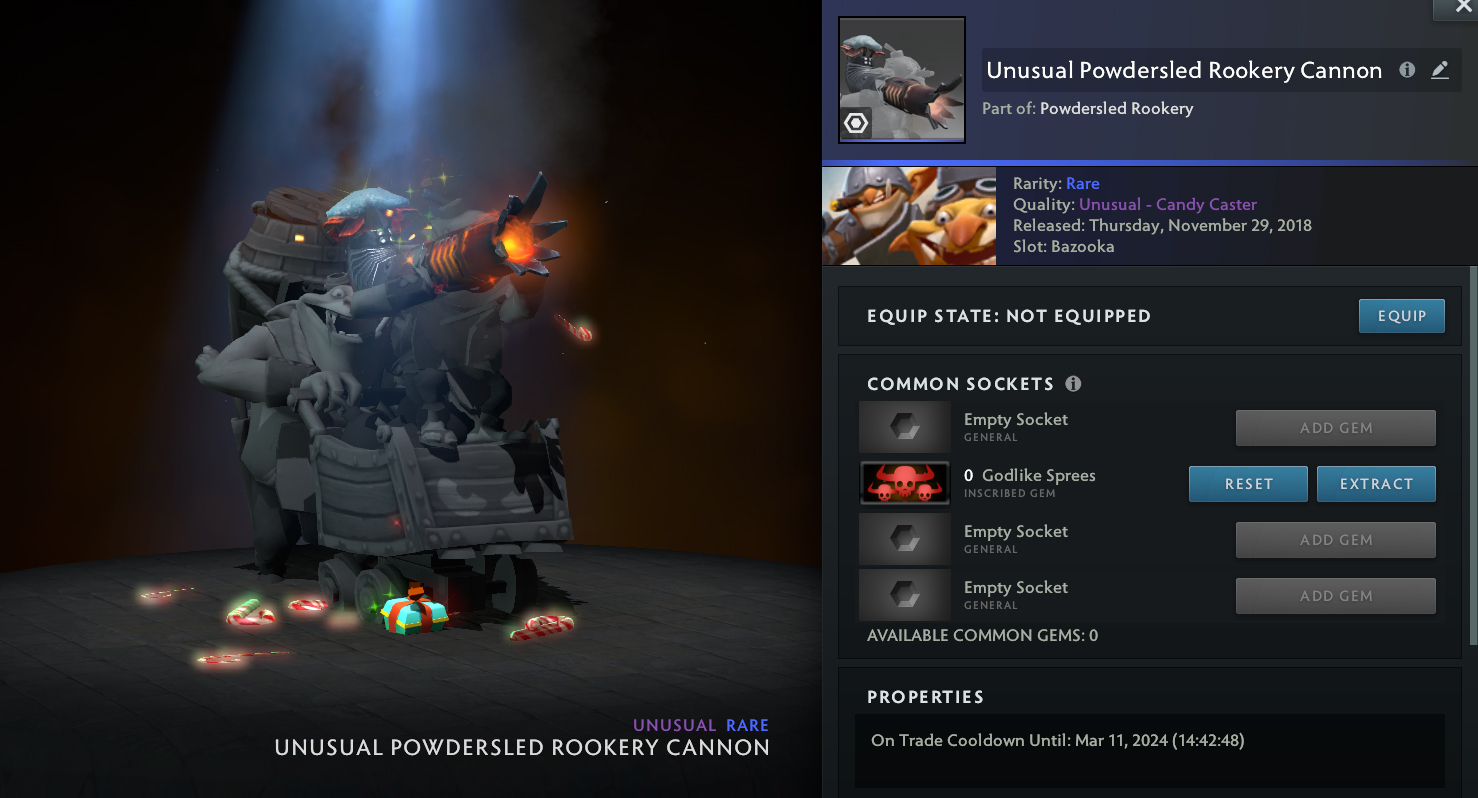Image resolution: width=1478 pixels, height=798 pixels.
Task: Click the Godlike Sprees gem icon
Action: (x=904, y=483)
